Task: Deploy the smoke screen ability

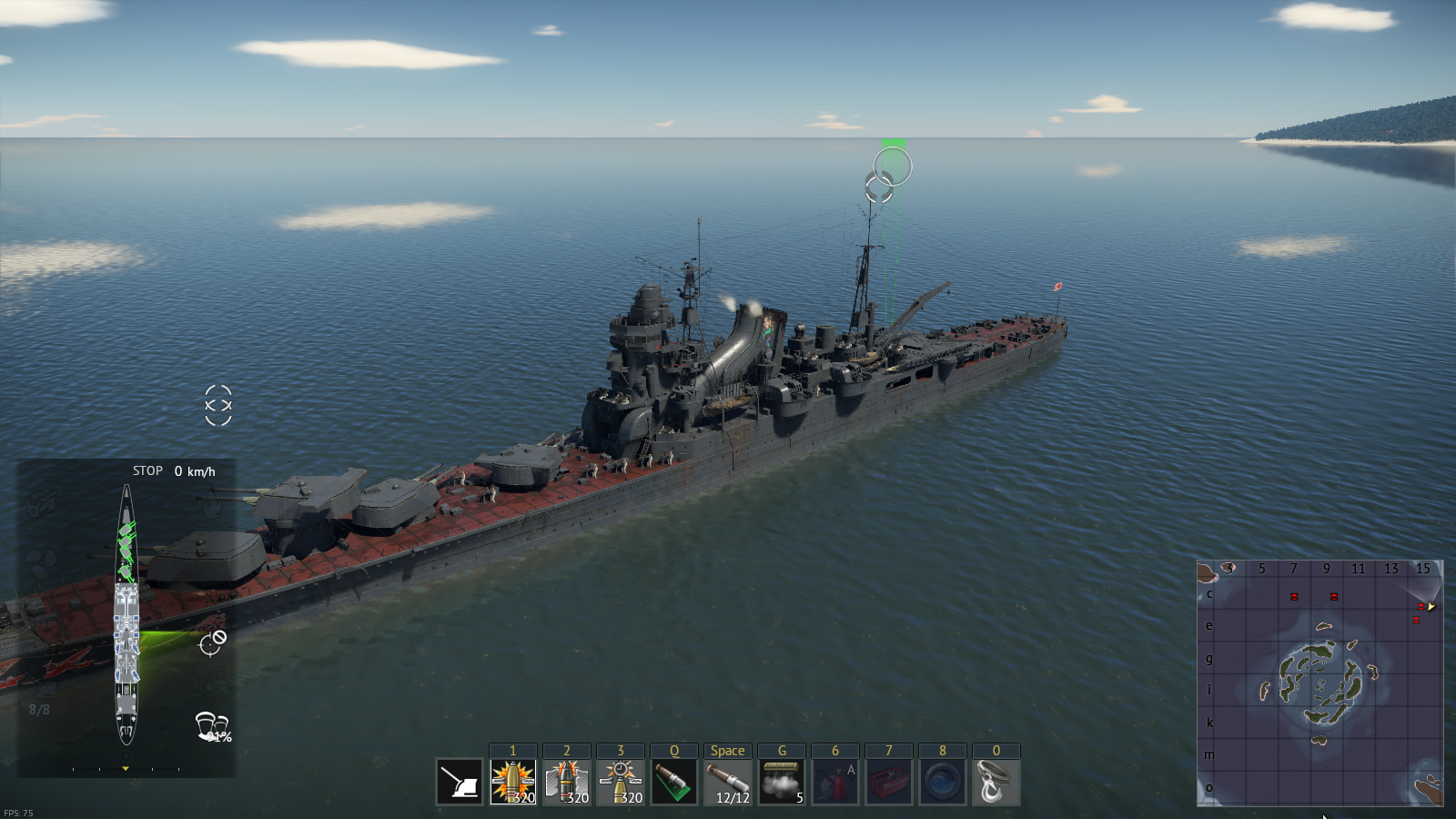Action: tap(782, 782)
